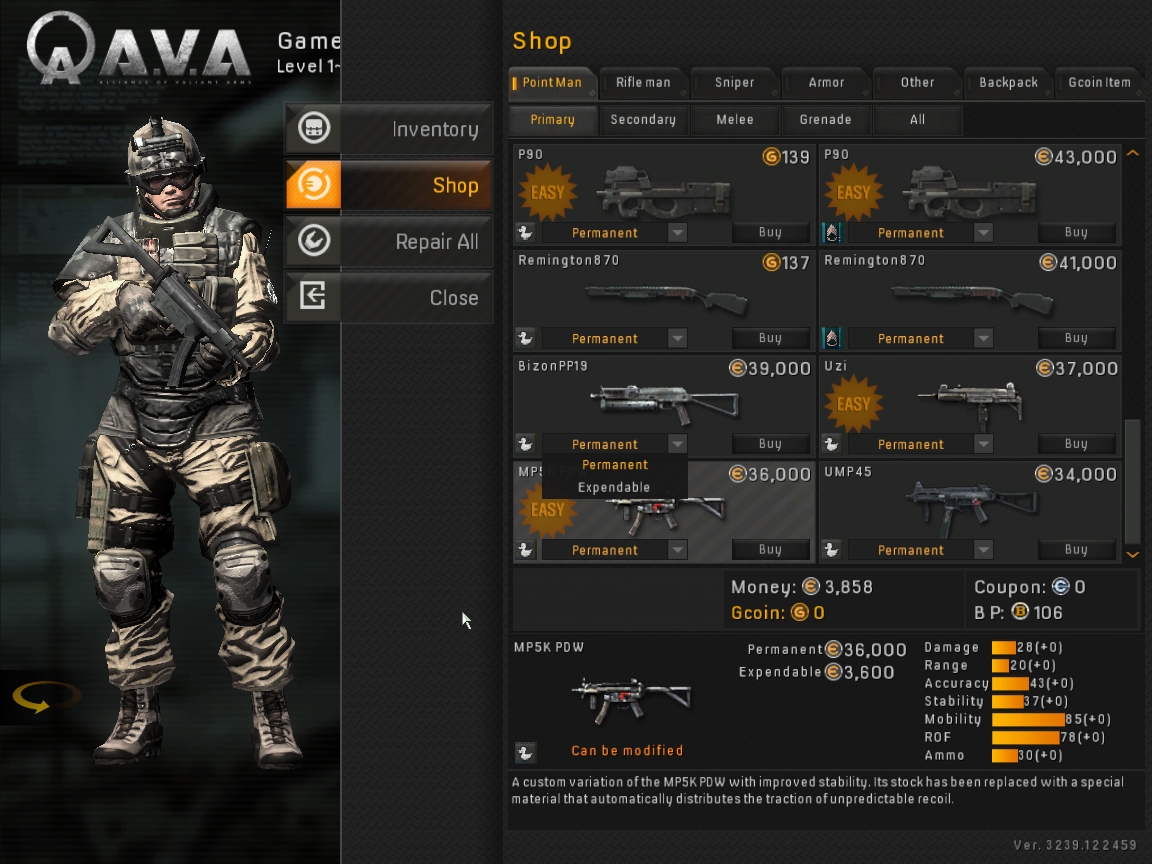Show All weapon types
The image size is (1152, 864).
click(x=917, y=120)
